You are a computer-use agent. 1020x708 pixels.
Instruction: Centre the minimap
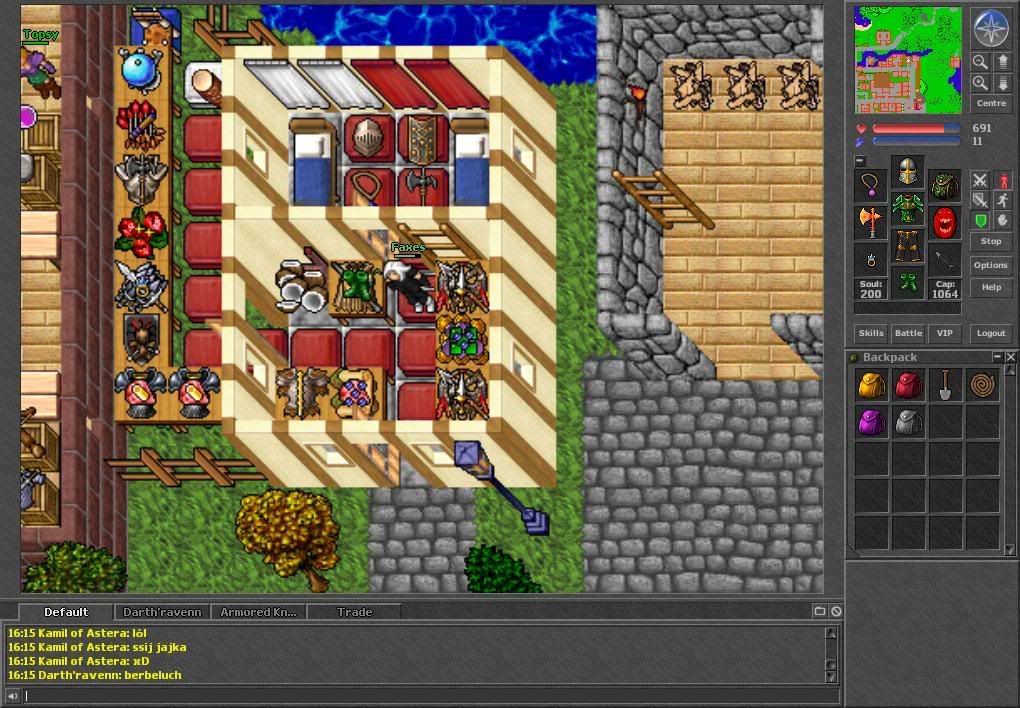point(990,103)
